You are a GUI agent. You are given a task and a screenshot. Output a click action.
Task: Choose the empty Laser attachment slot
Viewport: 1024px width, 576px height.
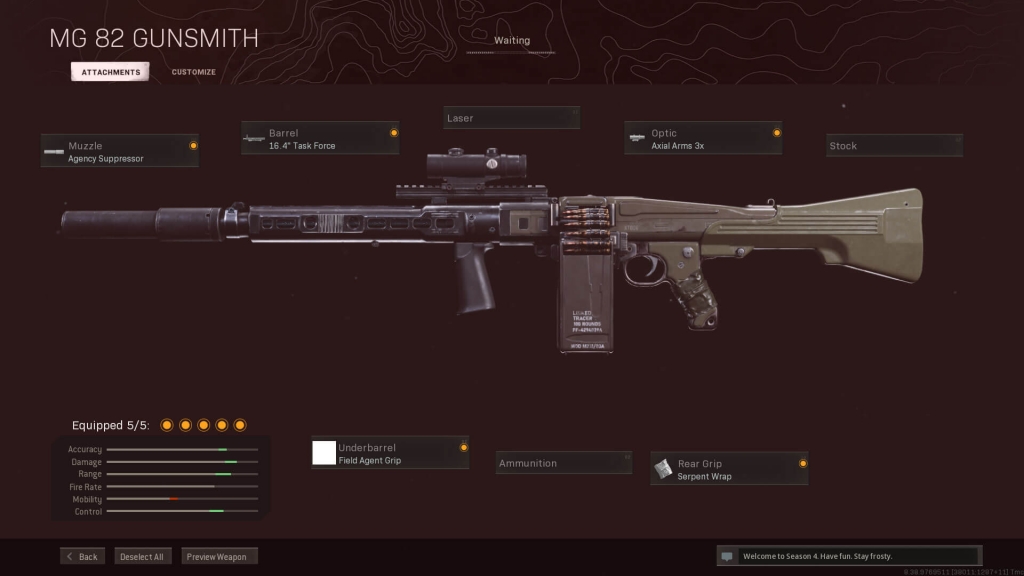511,118
